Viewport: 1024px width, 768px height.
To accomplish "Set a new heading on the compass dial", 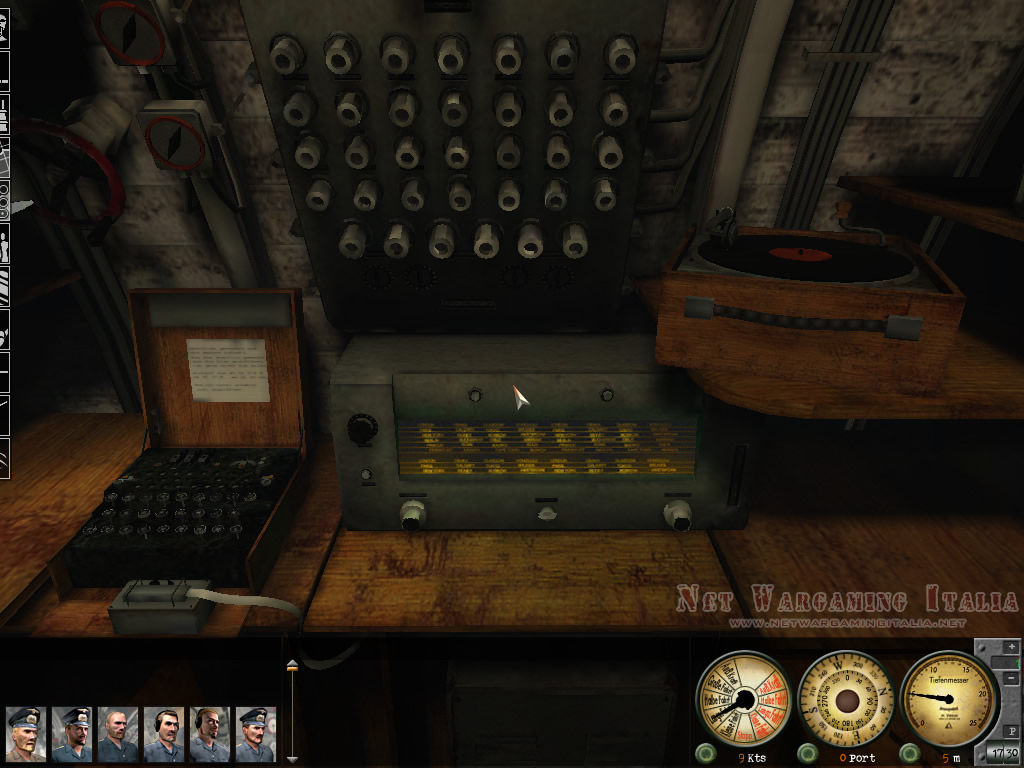I will 847,698.
